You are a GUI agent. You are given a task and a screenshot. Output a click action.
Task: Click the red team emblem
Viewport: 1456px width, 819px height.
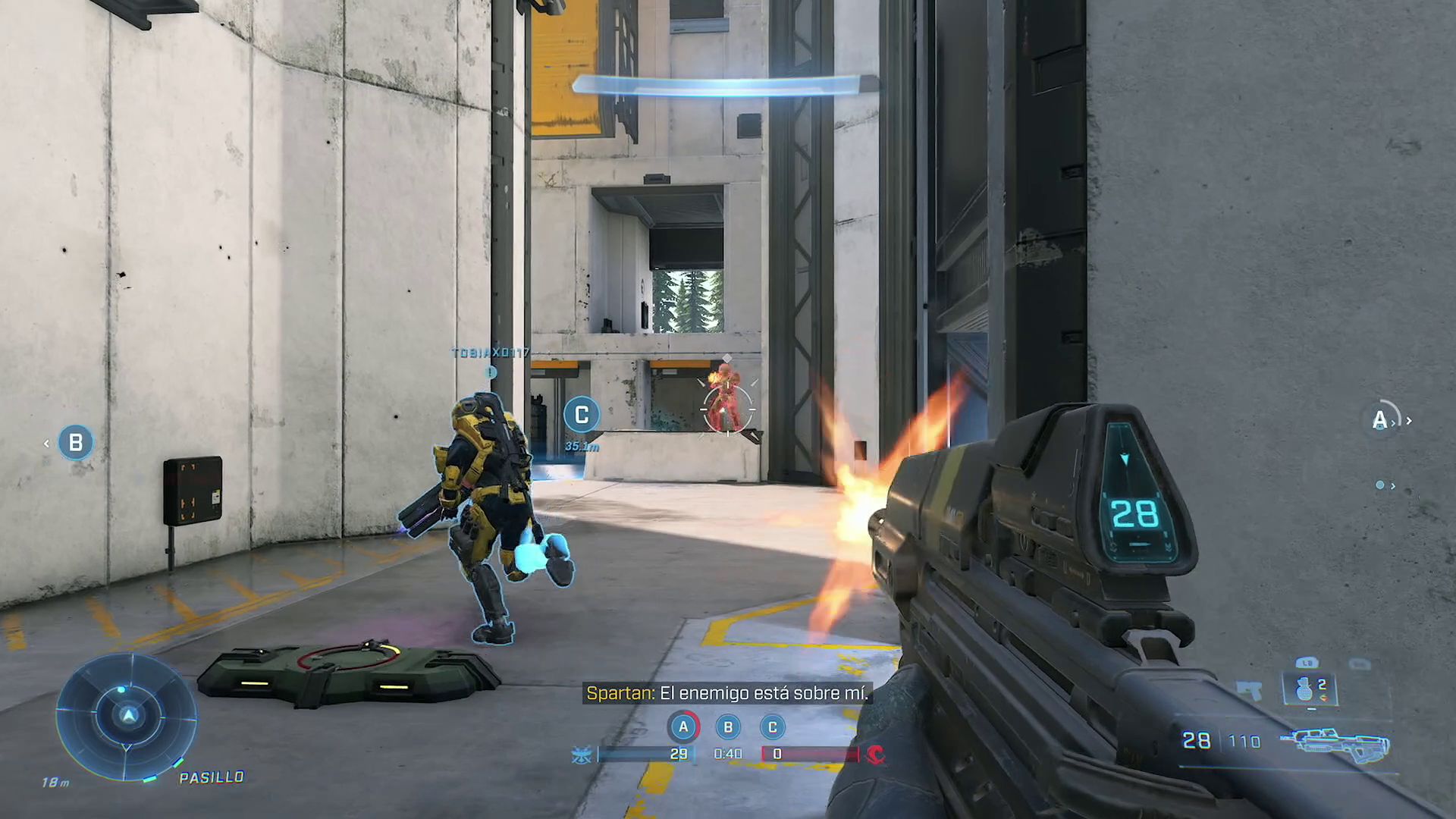point(875,755)
